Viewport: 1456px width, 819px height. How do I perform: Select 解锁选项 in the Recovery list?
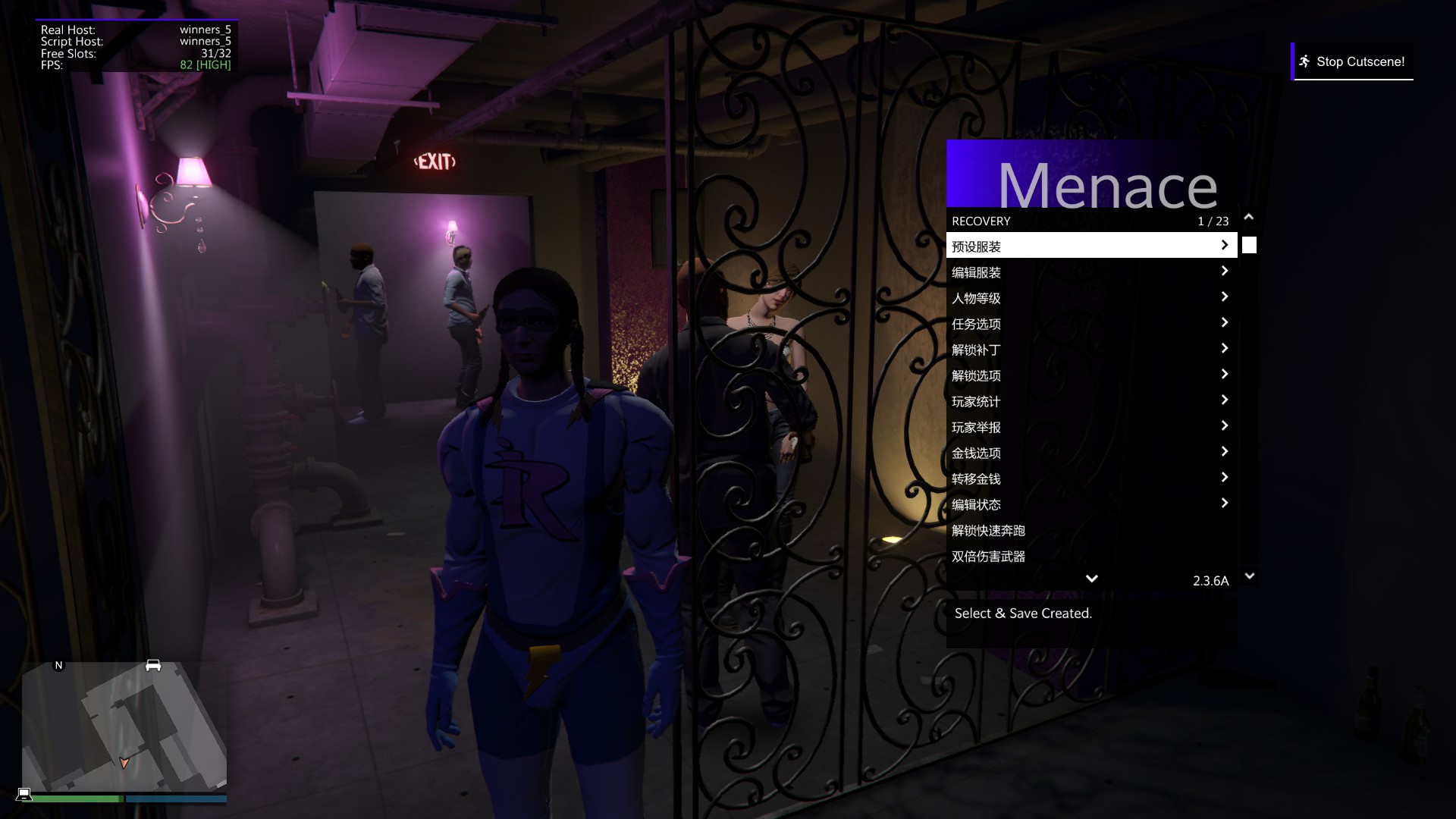click(1090, 375)
